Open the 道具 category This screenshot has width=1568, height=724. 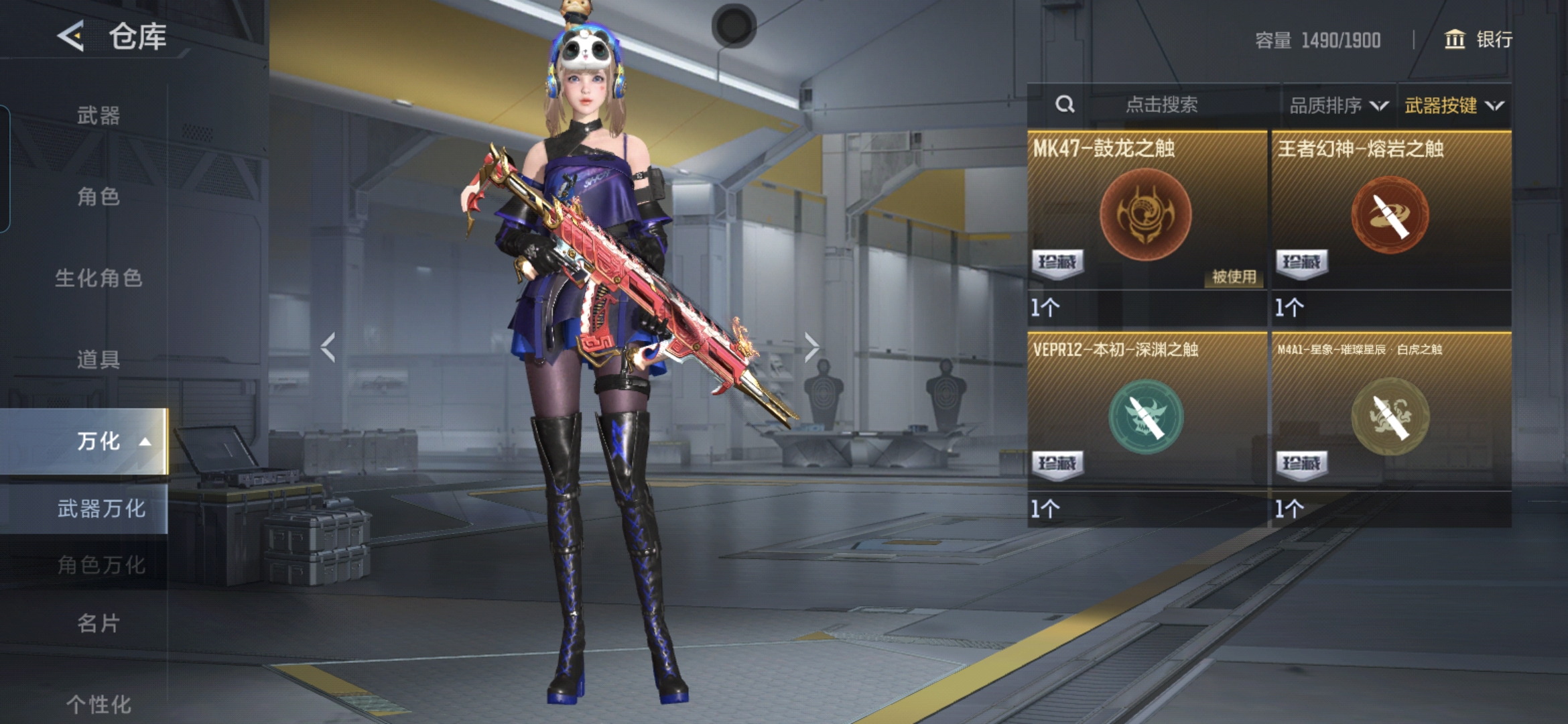(98, 359)
